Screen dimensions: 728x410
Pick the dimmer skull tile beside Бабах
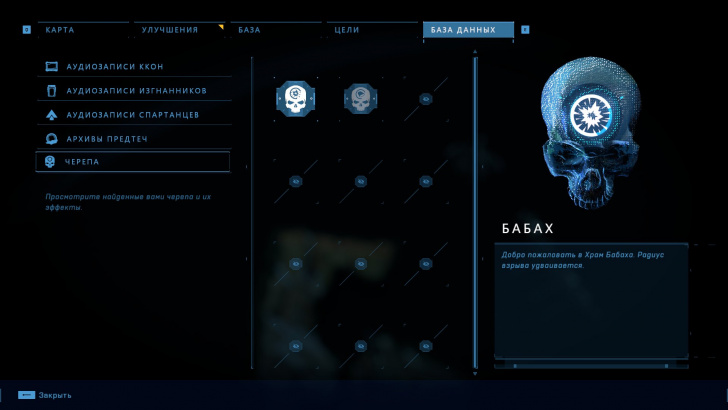coord(360,98)
